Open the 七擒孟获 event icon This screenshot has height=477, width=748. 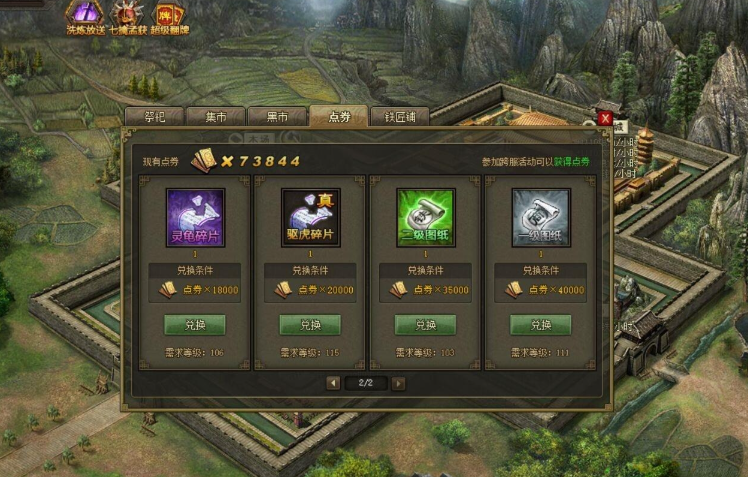127,16
